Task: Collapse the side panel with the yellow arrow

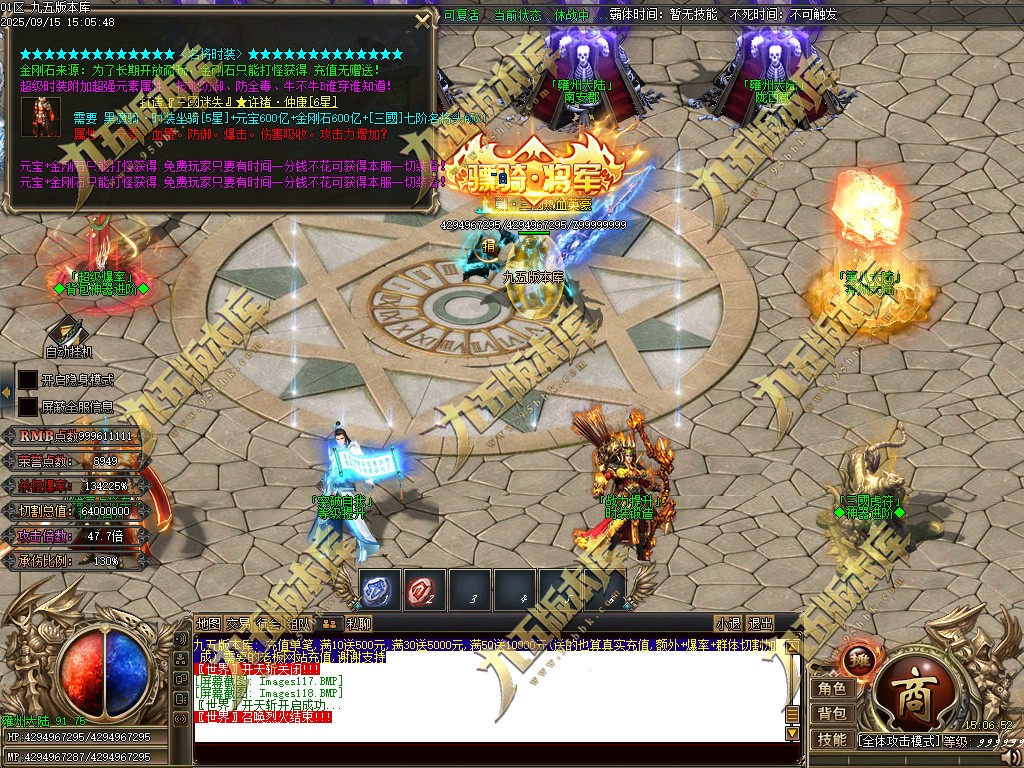Action: [6, 393]
